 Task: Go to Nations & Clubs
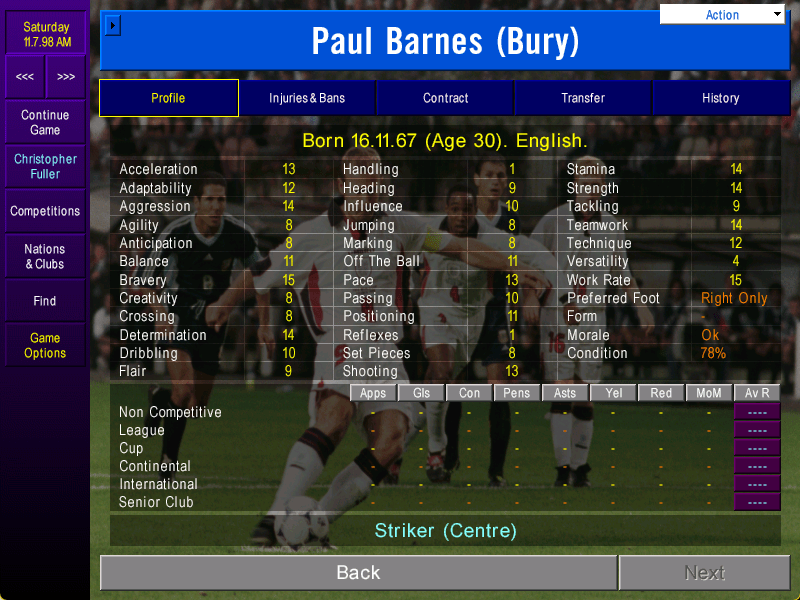pos(45,257)
